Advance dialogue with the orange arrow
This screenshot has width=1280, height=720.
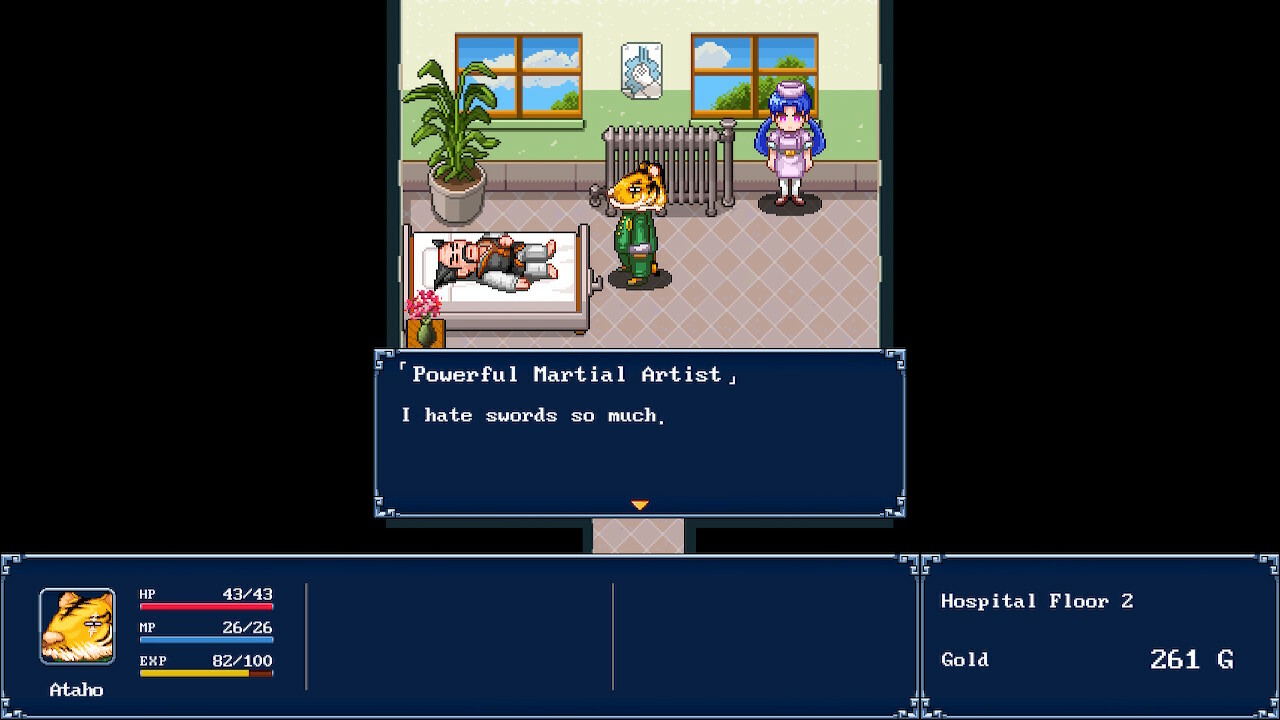tap(640, 505)
